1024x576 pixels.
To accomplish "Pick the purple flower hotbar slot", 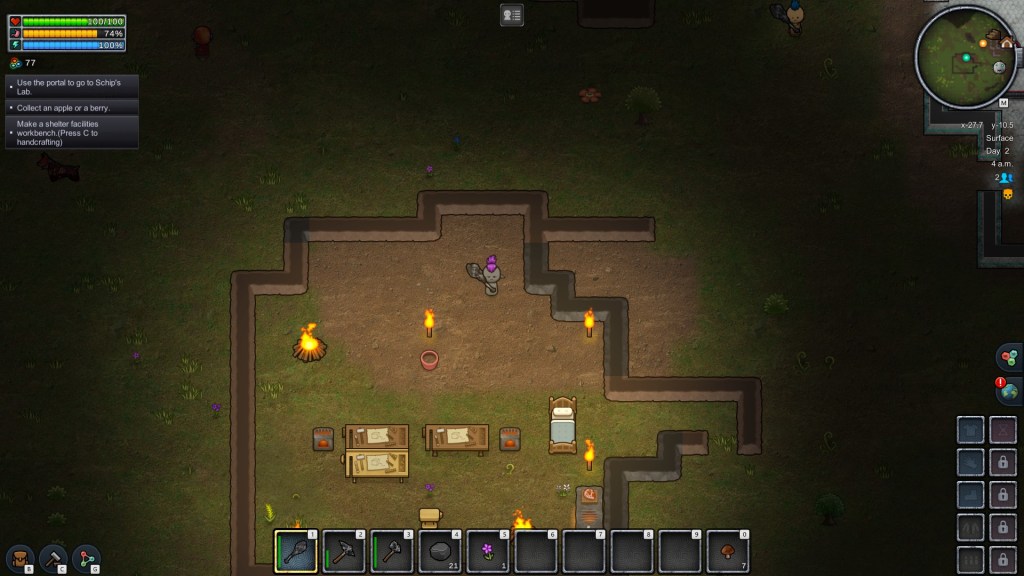I will coord(489,550).
